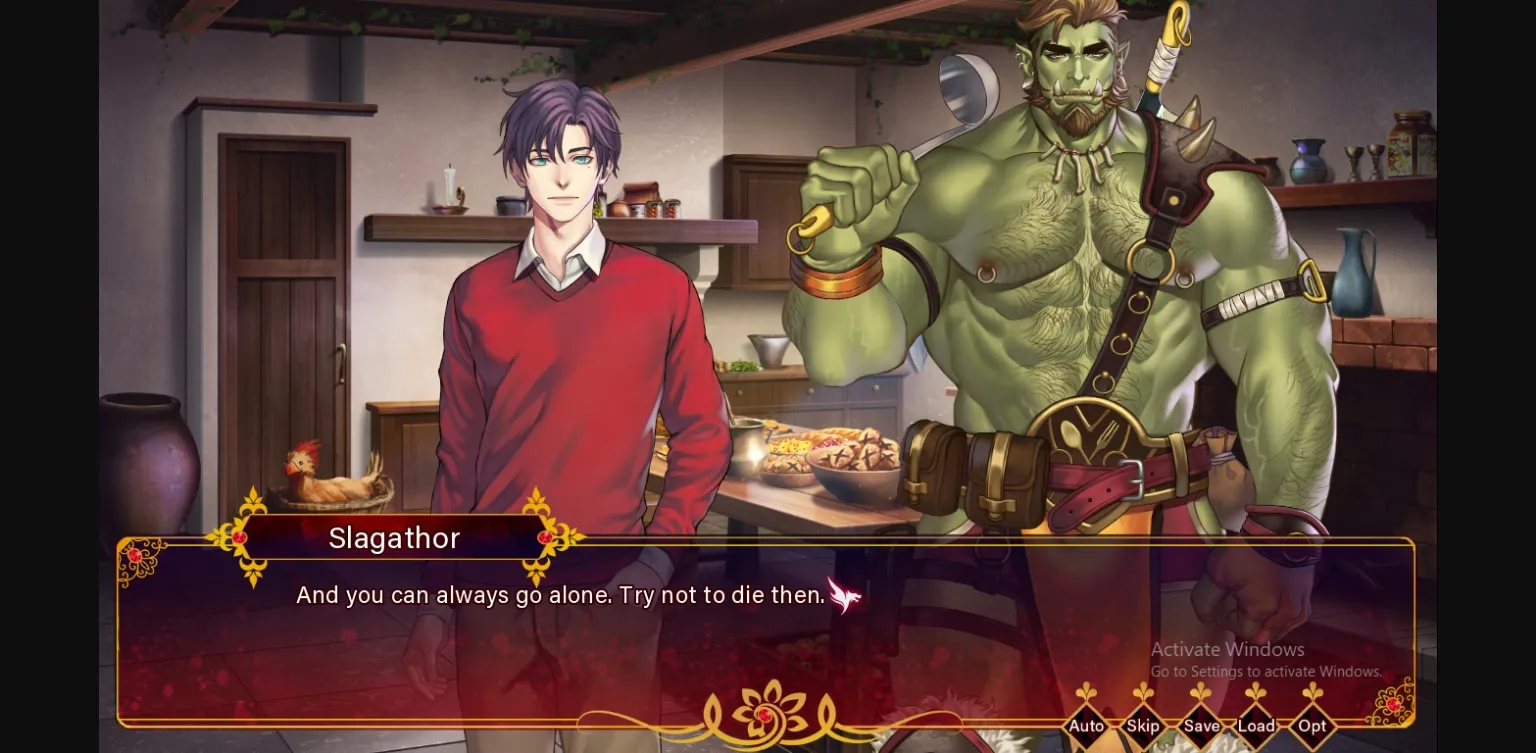Select the Slagathor nameplate banner
Viewport: 1536px width, 753px height.
(394, 538)
